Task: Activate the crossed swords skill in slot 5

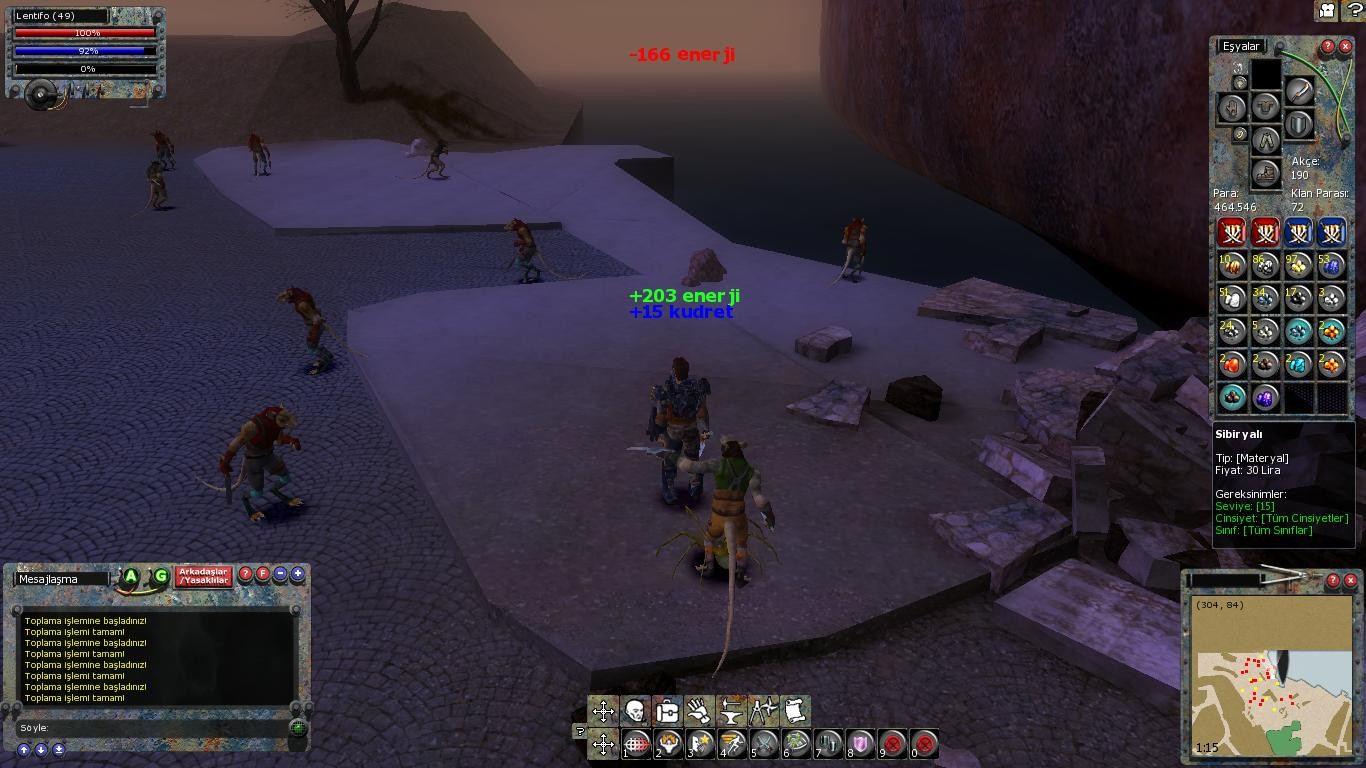Action: [x=765, y=744]
